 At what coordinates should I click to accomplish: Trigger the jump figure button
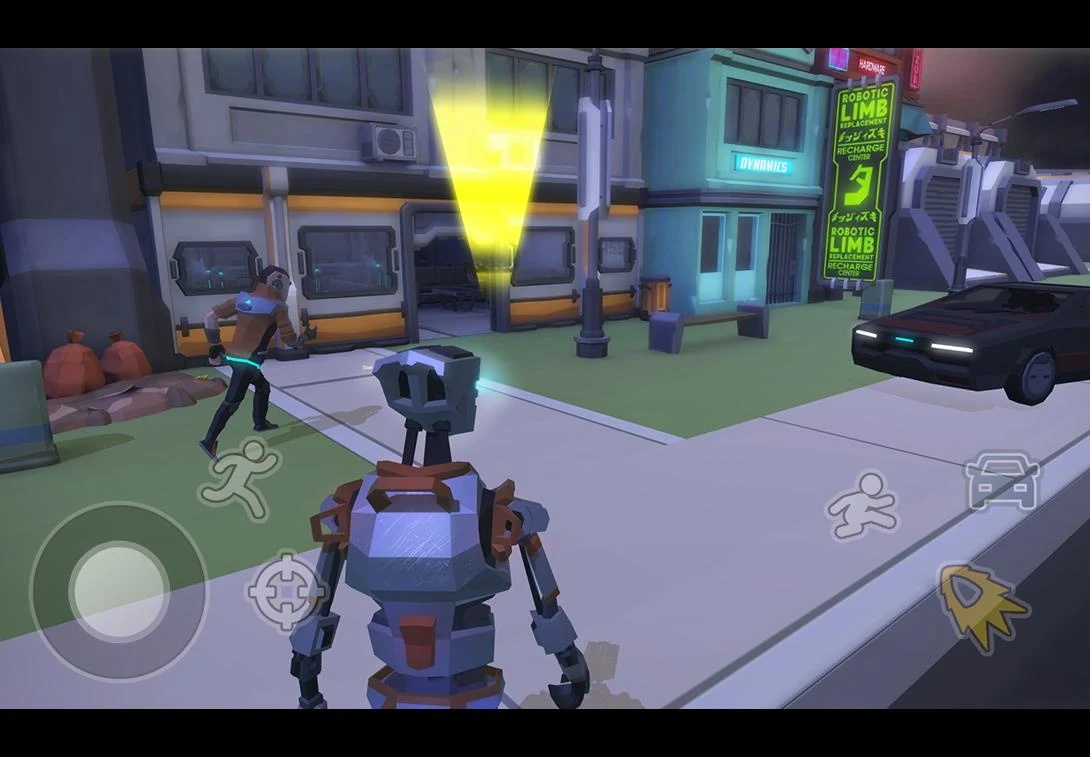click(x=862, y=505)
